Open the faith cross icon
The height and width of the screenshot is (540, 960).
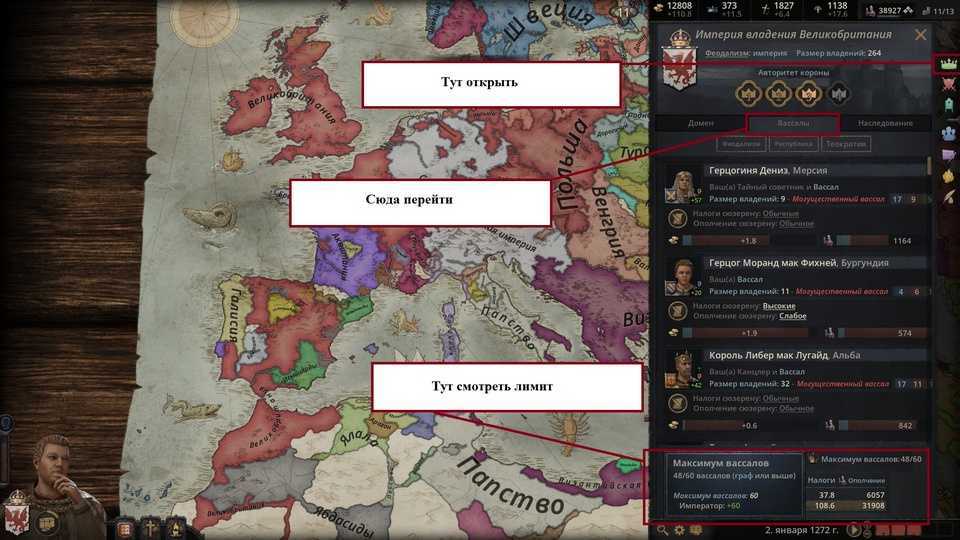[152, 529]
